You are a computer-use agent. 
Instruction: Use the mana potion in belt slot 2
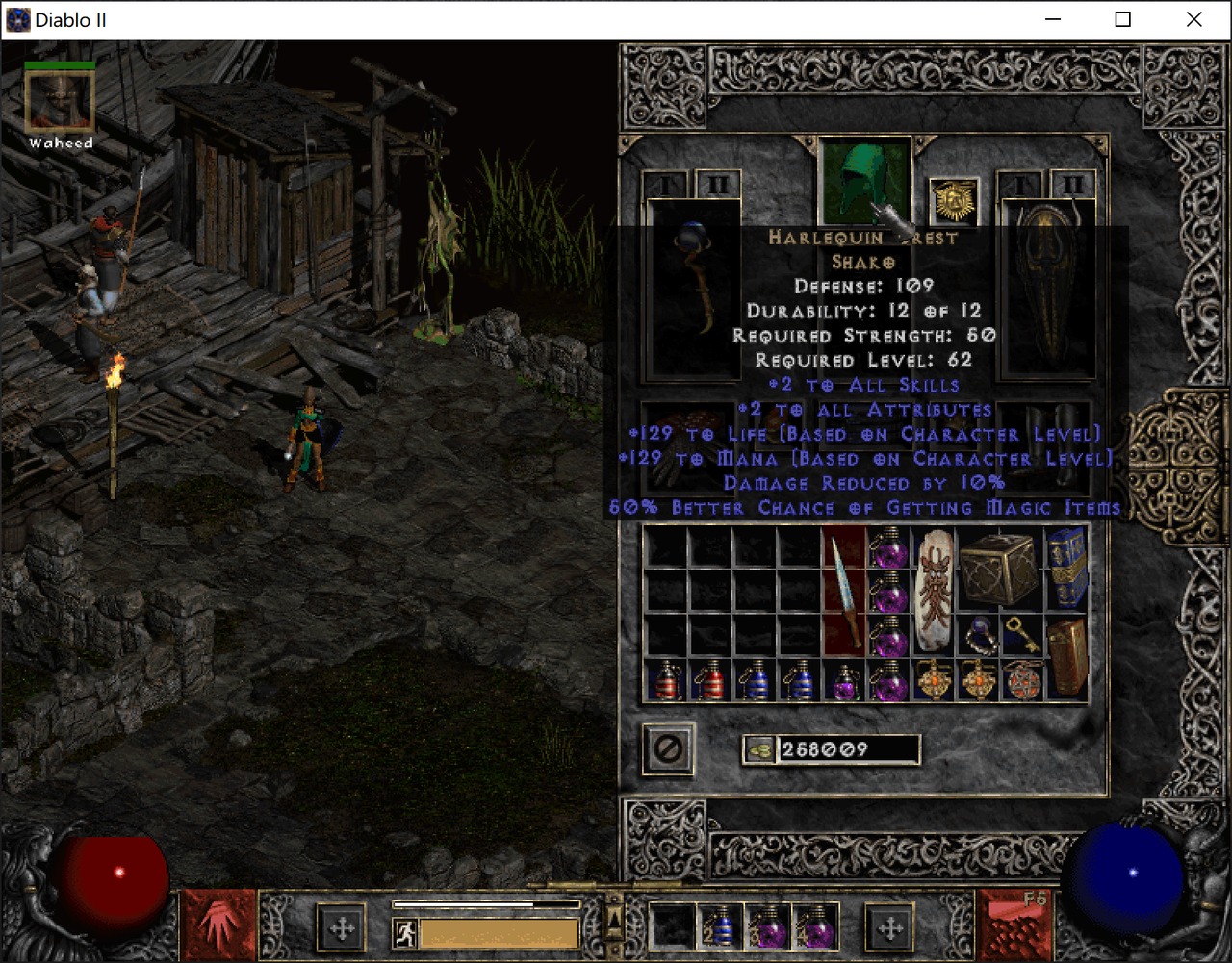coord(719,927)
